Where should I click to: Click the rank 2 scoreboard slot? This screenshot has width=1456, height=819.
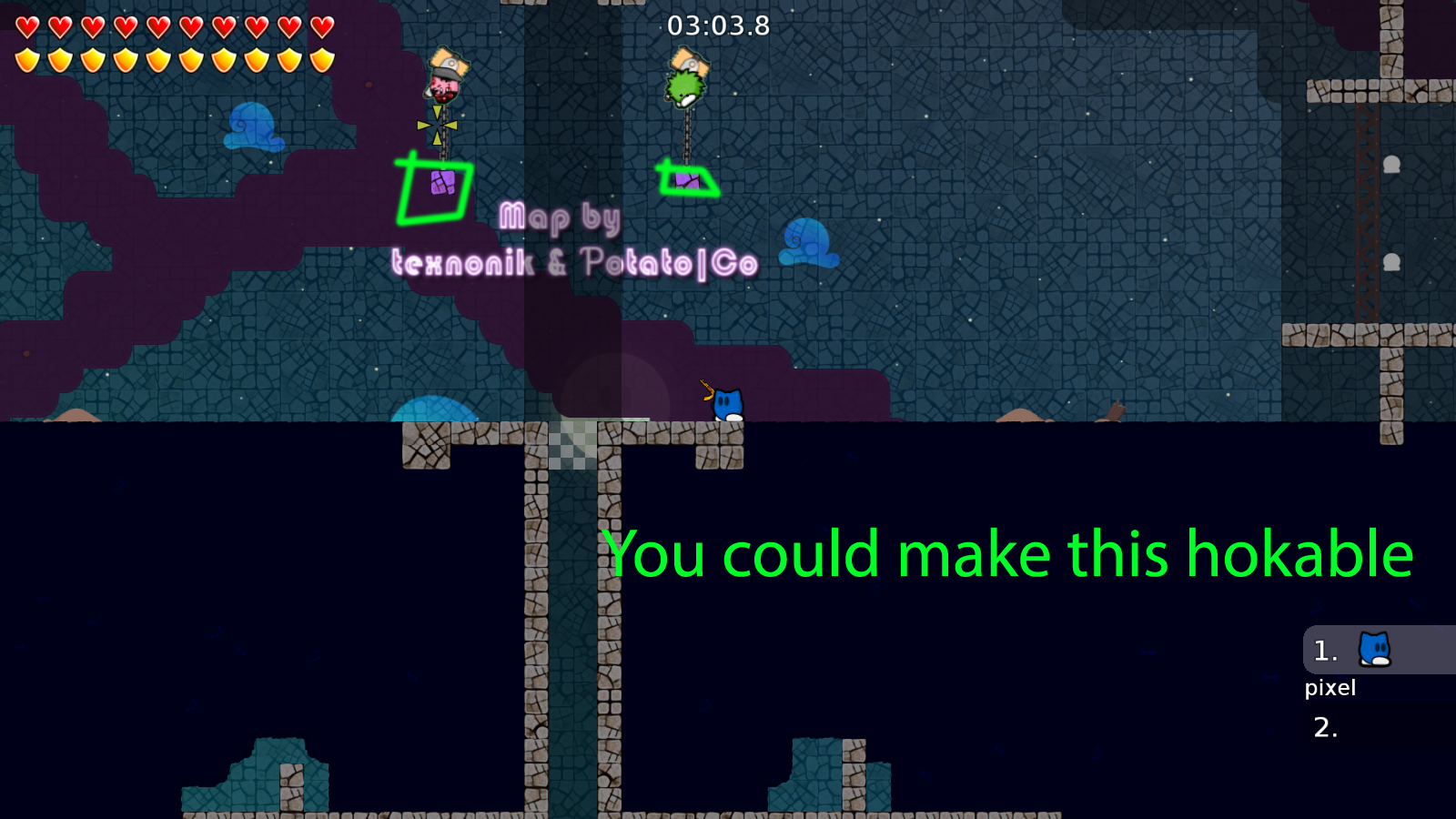(1324, 728)
